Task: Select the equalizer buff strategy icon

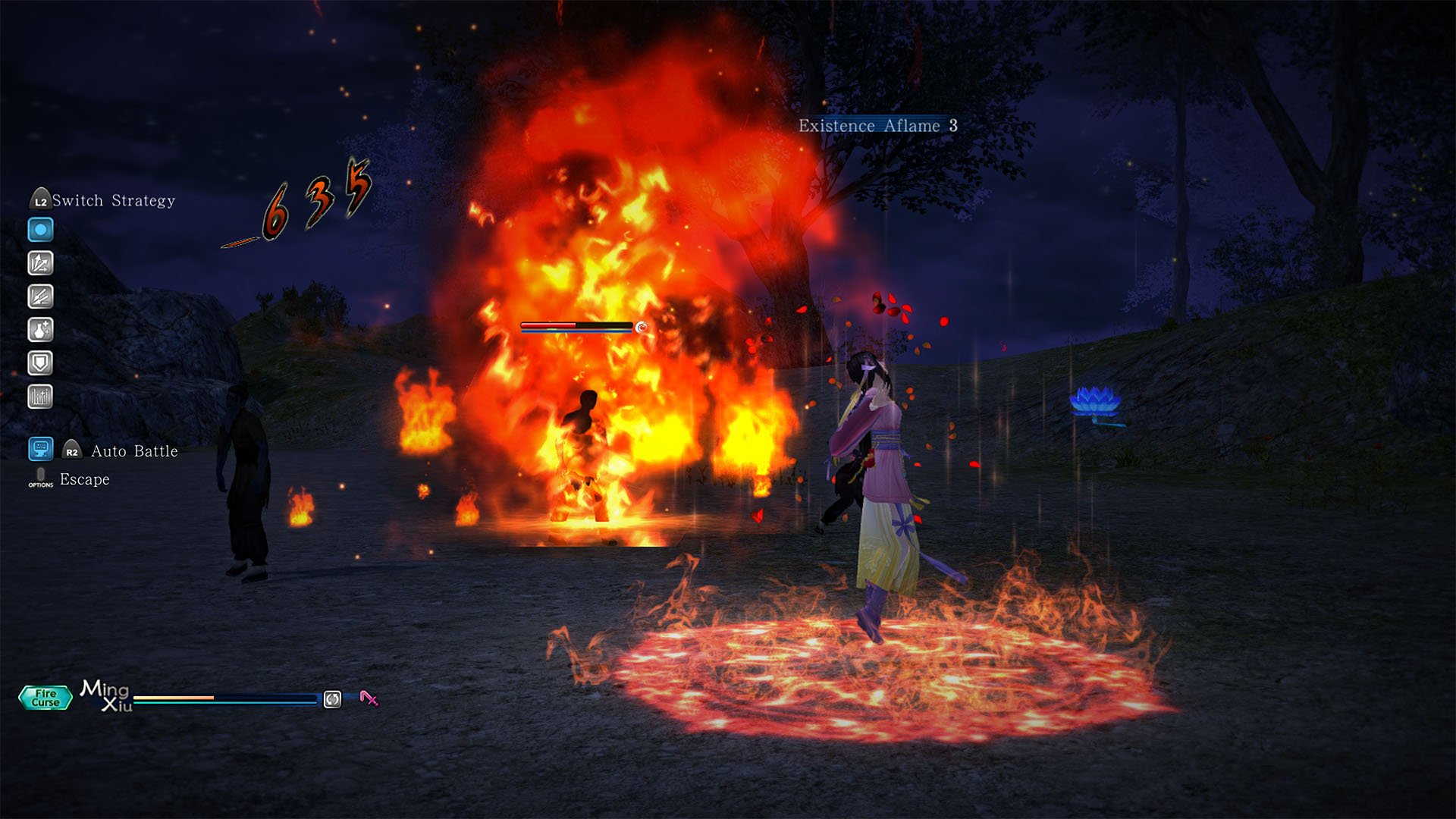Action: click(39, 395)
